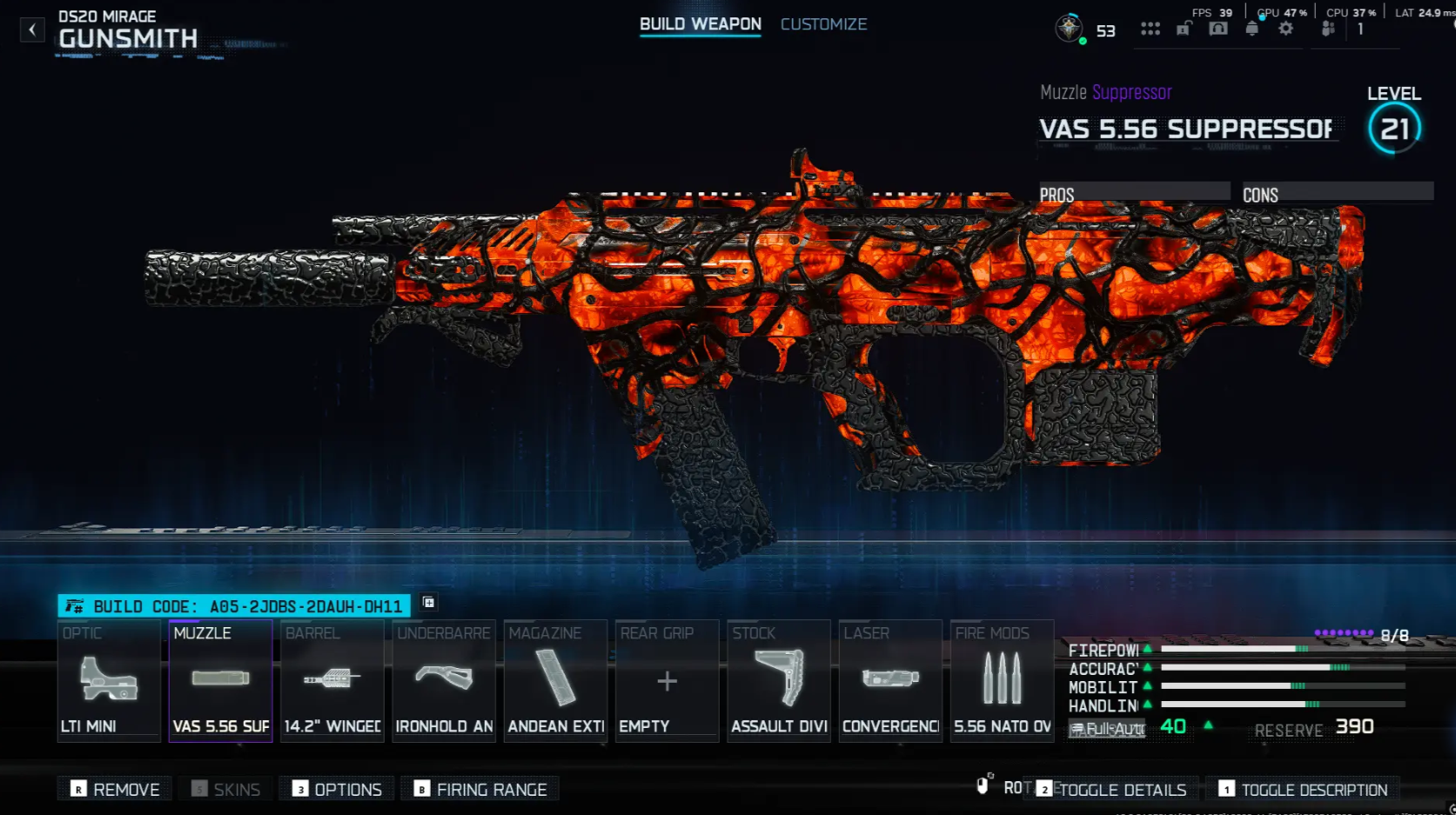The height and width of the screenshot is (815, 1456).
Task: Select the VAS 5.56 suppressor muzzle slot
Action: 220,683
